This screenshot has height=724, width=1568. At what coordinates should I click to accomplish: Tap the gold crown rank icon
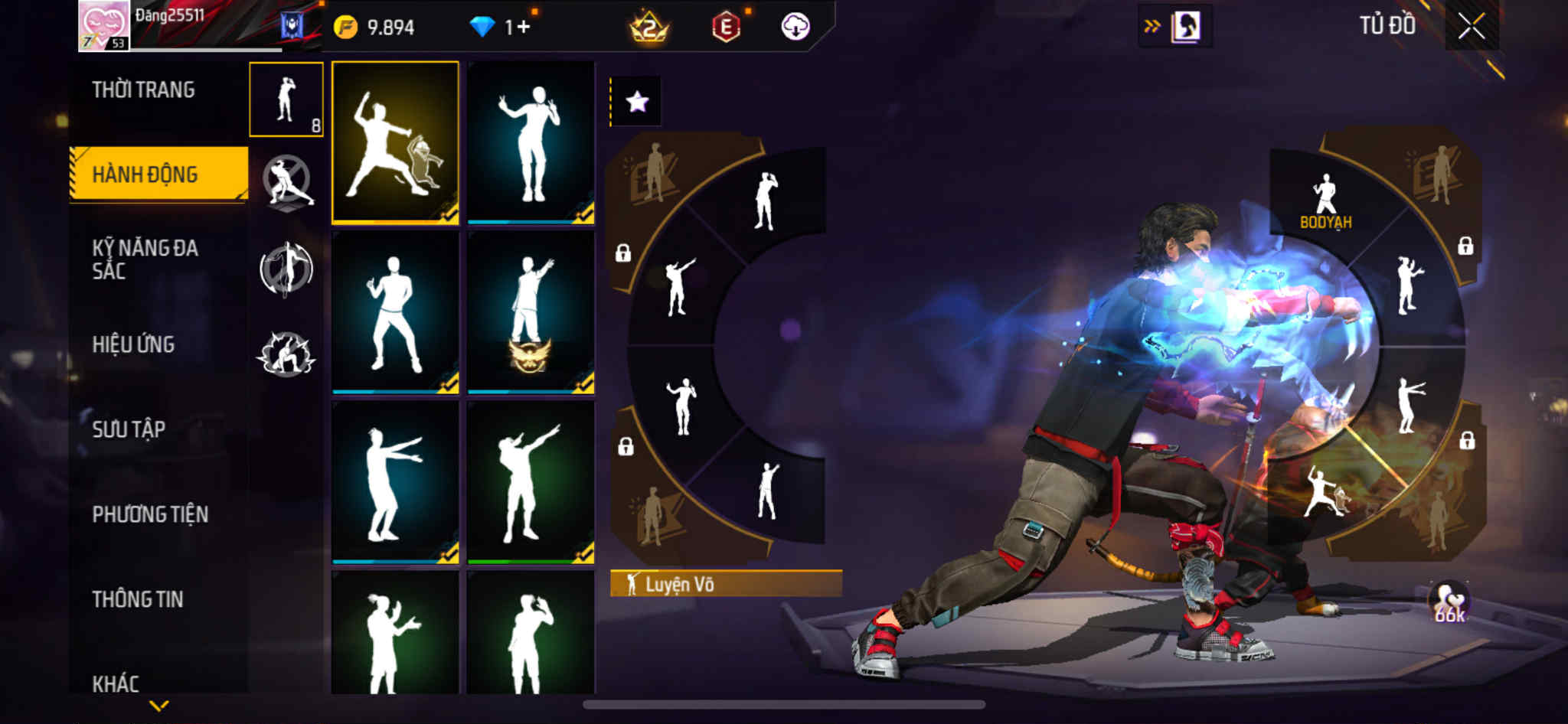pyautogui.click(x=648, y=28)
